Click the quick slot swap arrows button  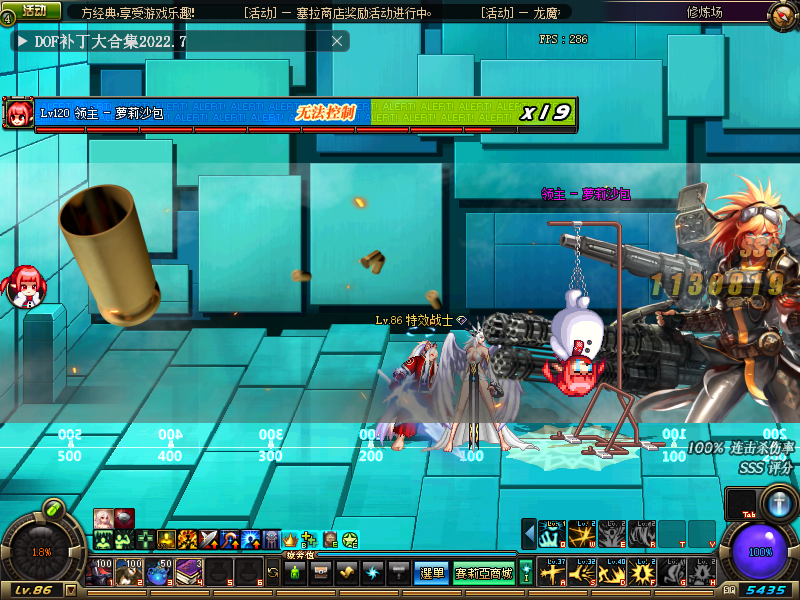click(x=273, y=573)
